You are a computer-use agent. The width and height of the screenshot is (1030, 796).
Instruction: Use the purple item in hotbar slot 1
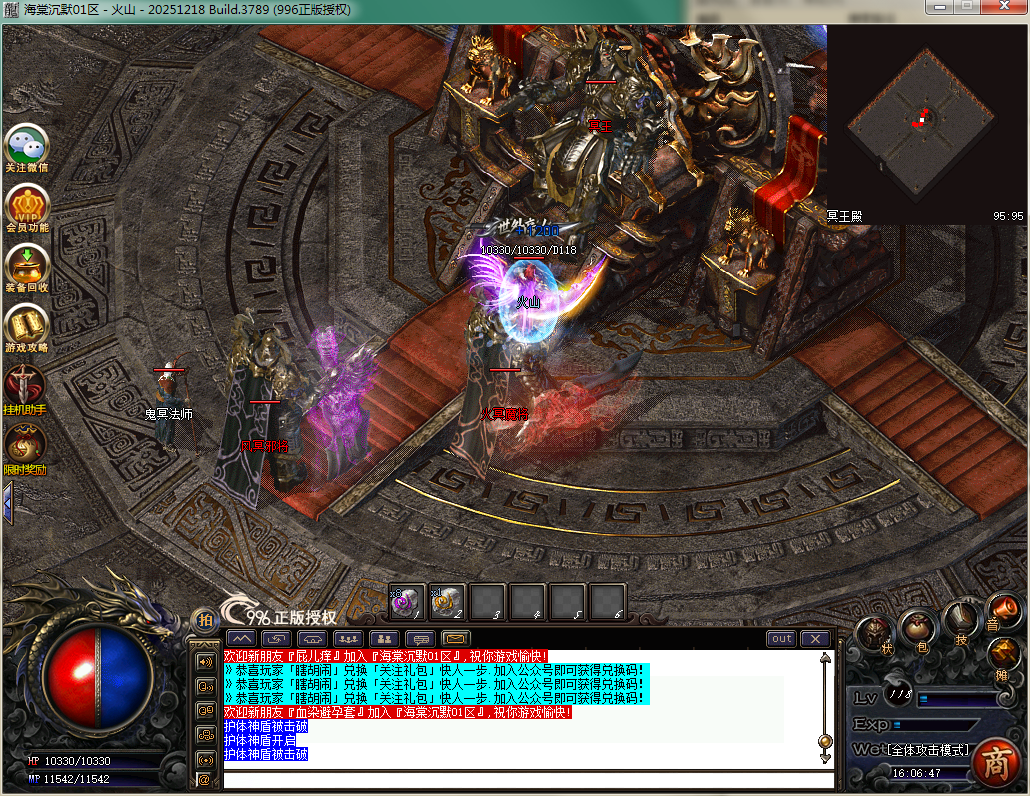(408, 602)
